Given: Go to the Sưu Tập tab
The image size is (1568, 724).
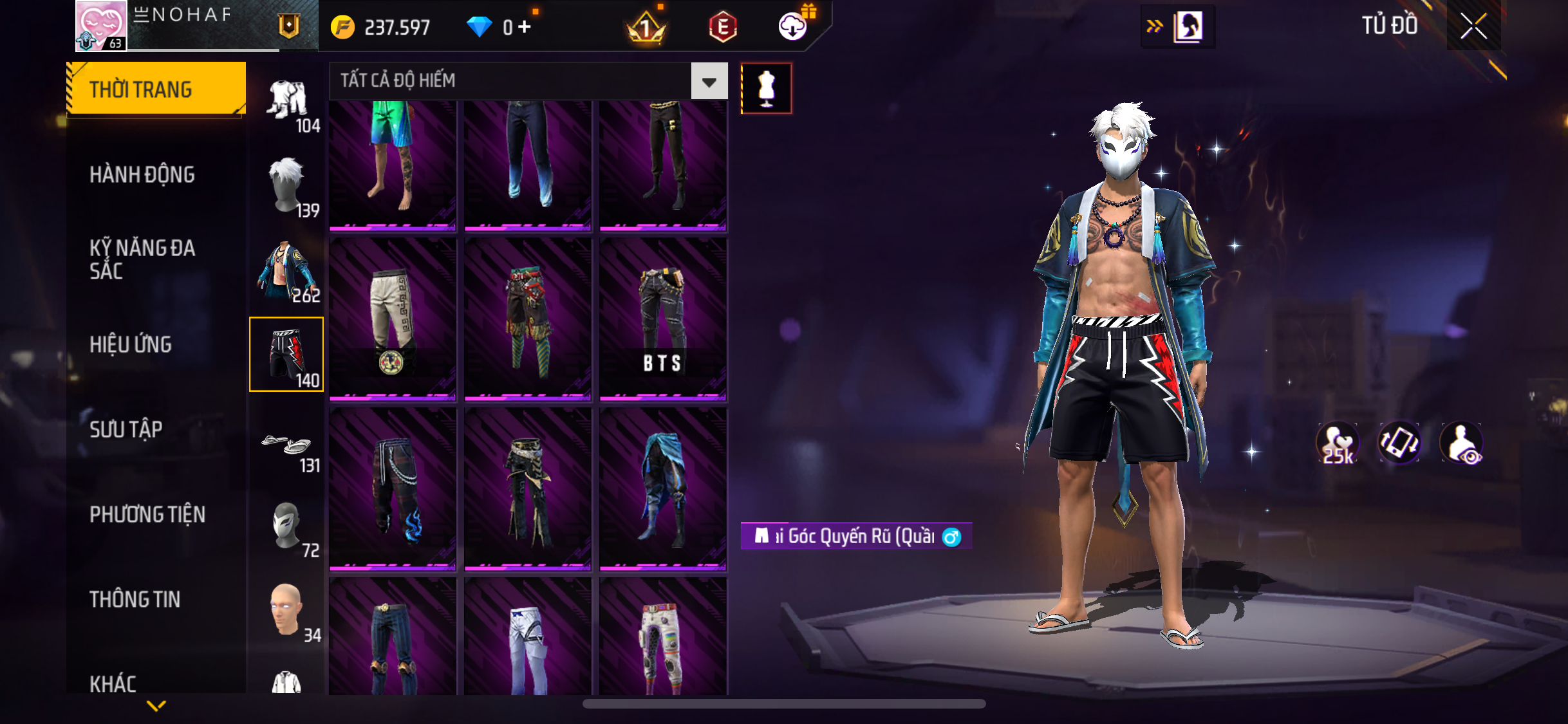Looking at the screenshot, I should (x=126, y=429).
